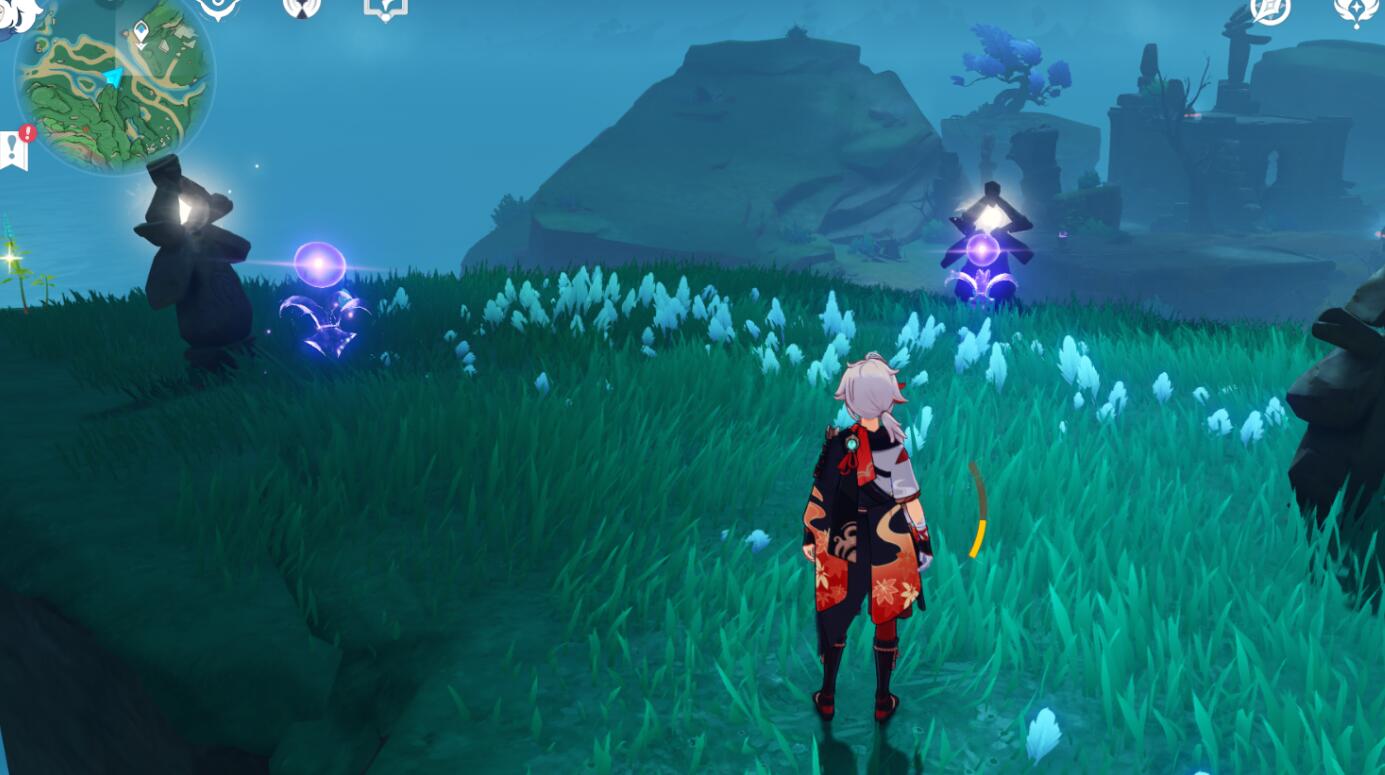Open the compass star icon
Viewport: 1385px width, 775px height.
click(1270, 10)
